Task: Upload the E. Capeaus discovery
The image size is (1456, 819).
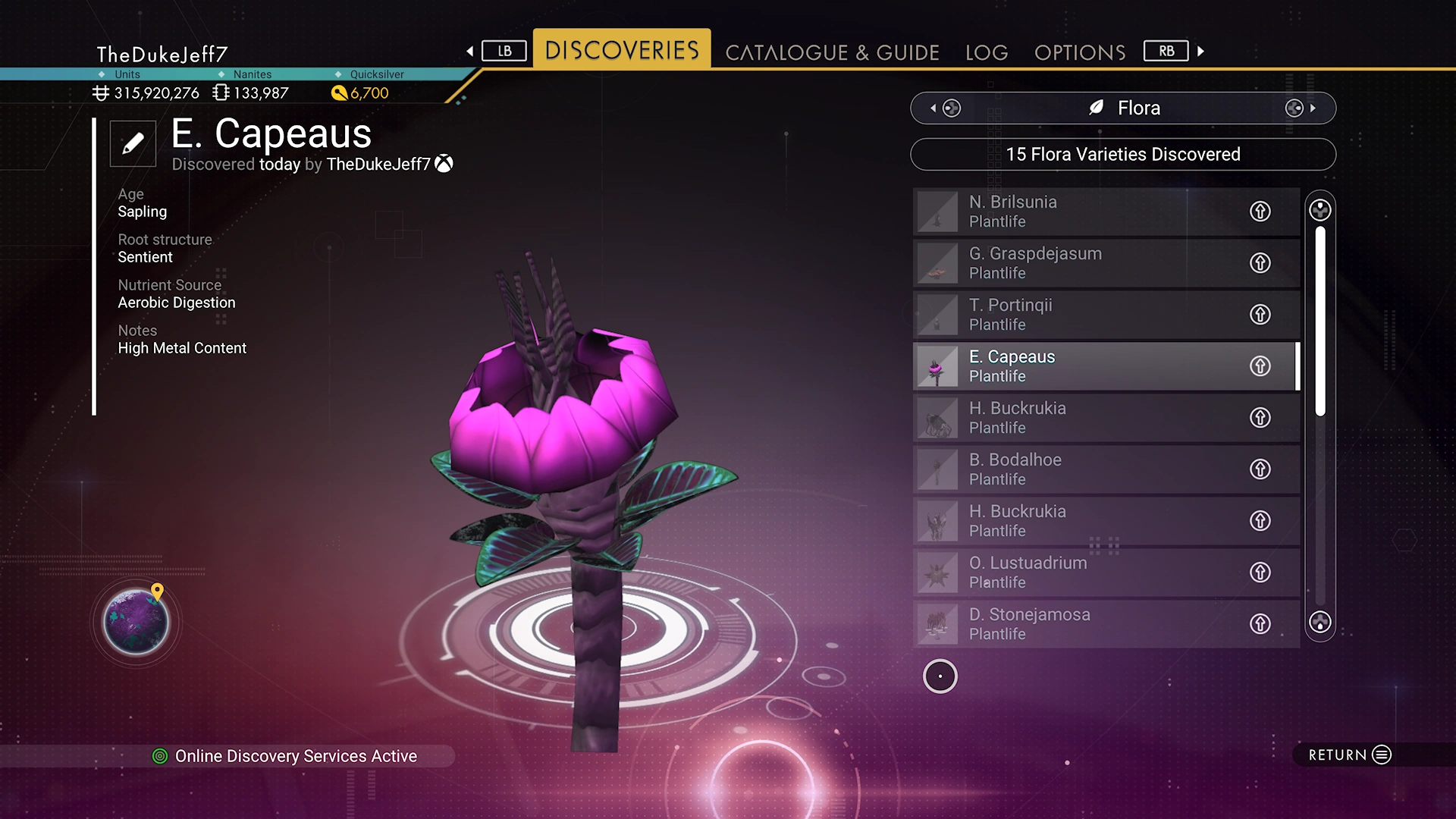Action: [x=1260, y=366]
